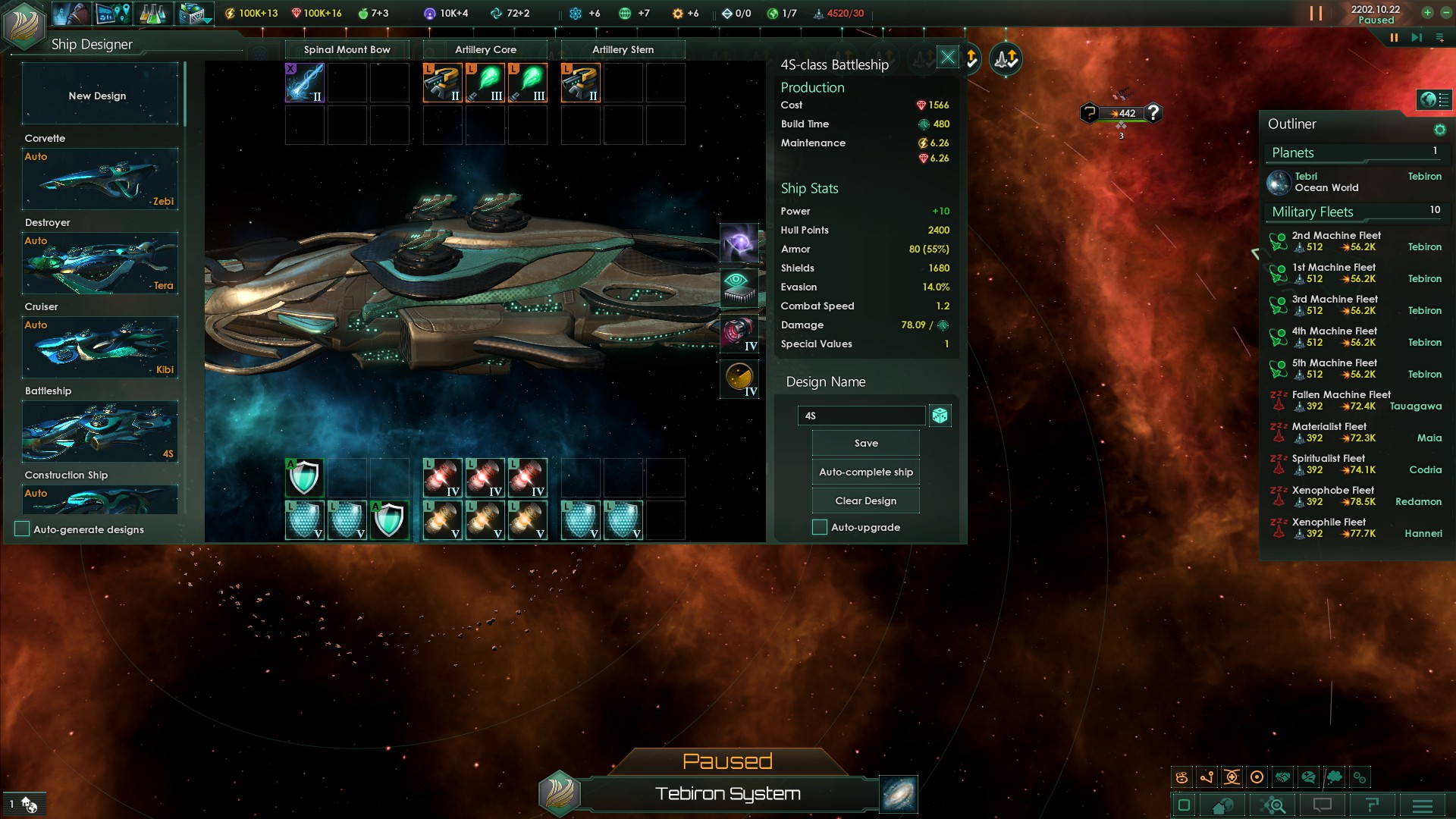Enable the Auto-upgrade checkbox
This screenshot has height=819, width=1456.
[x=820, y=528]
